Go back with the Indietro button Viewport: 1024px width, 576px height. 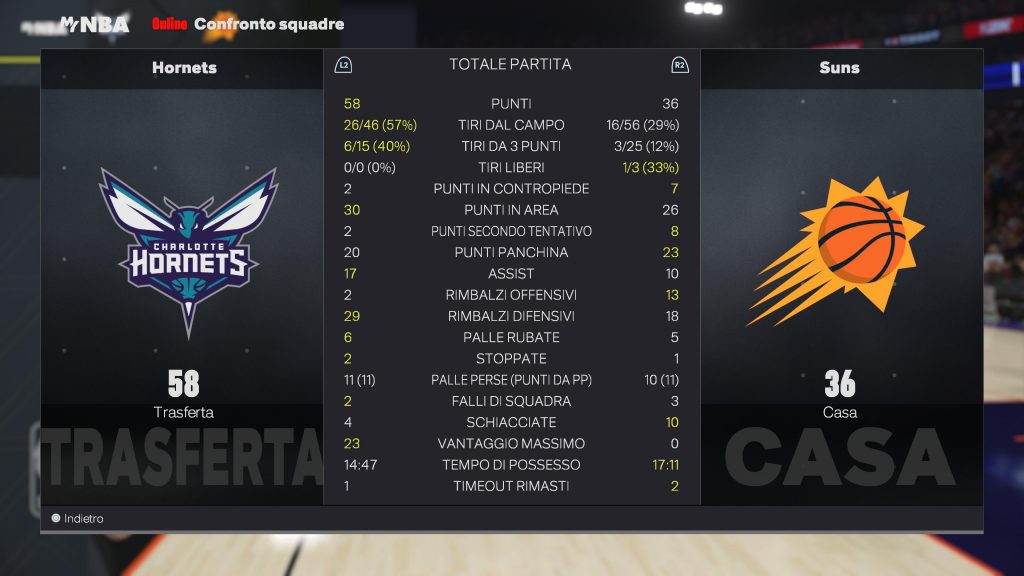coord(78,519)
